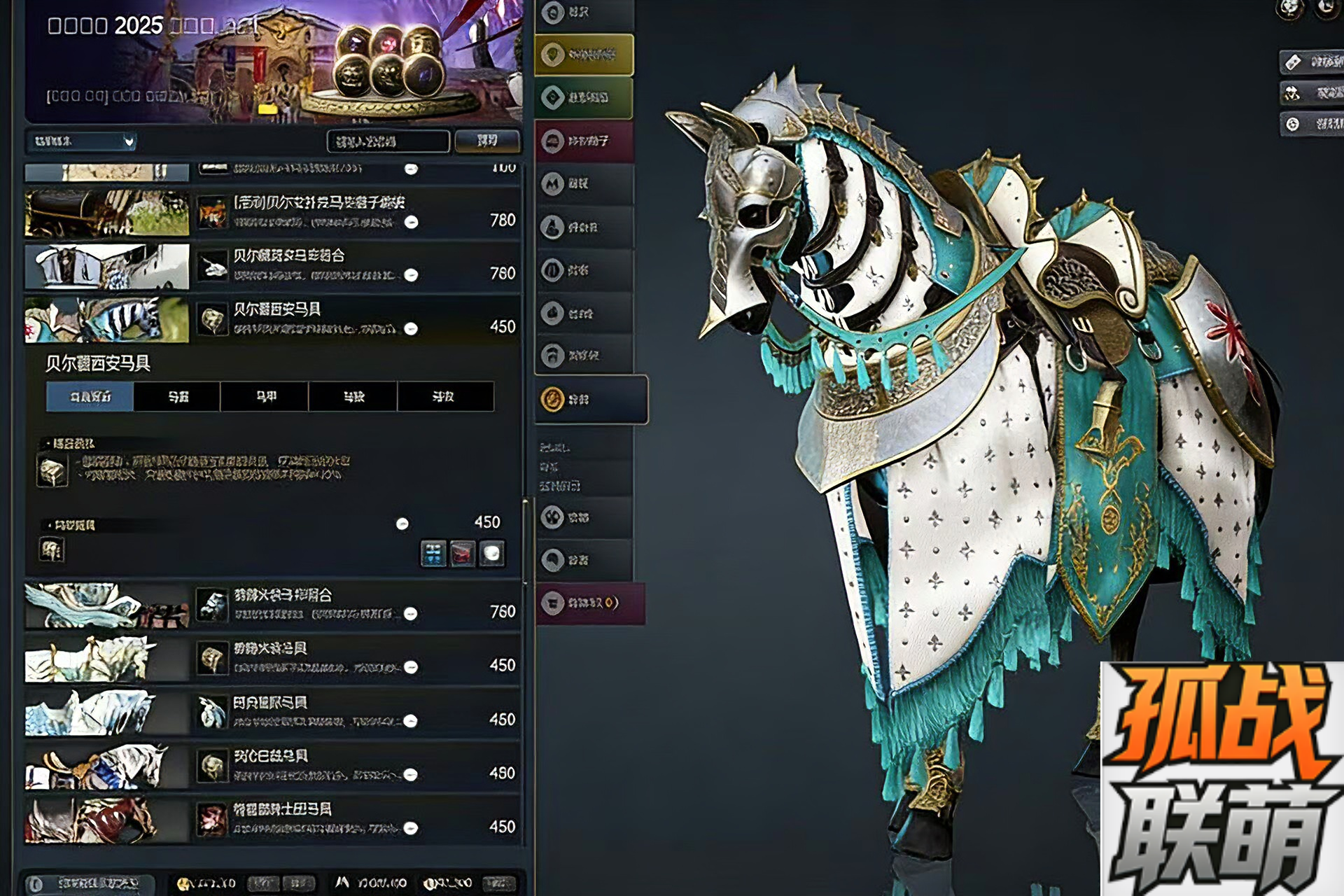Open the sort dropdown above the item list
This screenshot has height=896, width=1344.
coord(81,141)
